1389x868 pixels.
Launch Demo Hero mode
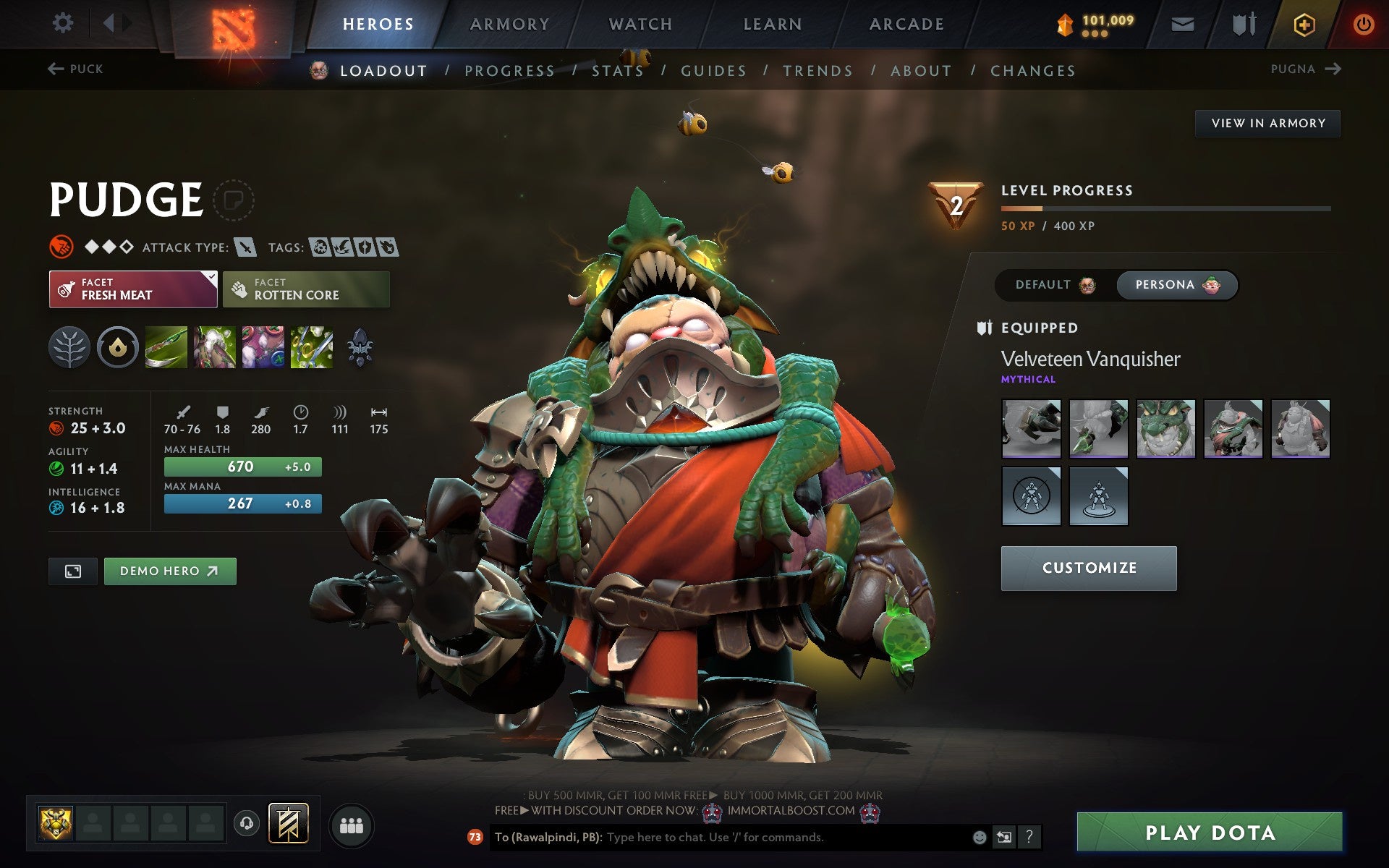pos(170,571)
